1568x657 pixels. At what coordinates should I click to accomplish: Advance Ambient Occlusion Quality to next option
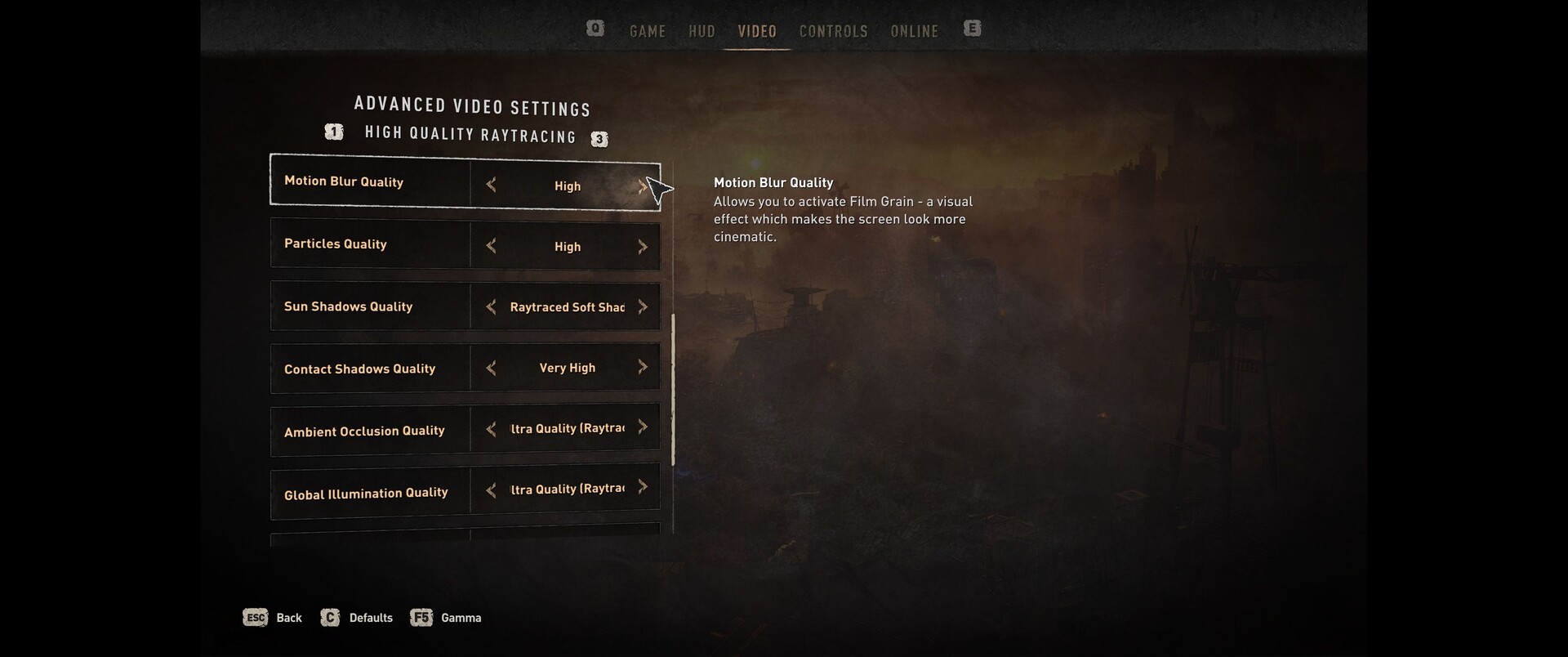643,427
